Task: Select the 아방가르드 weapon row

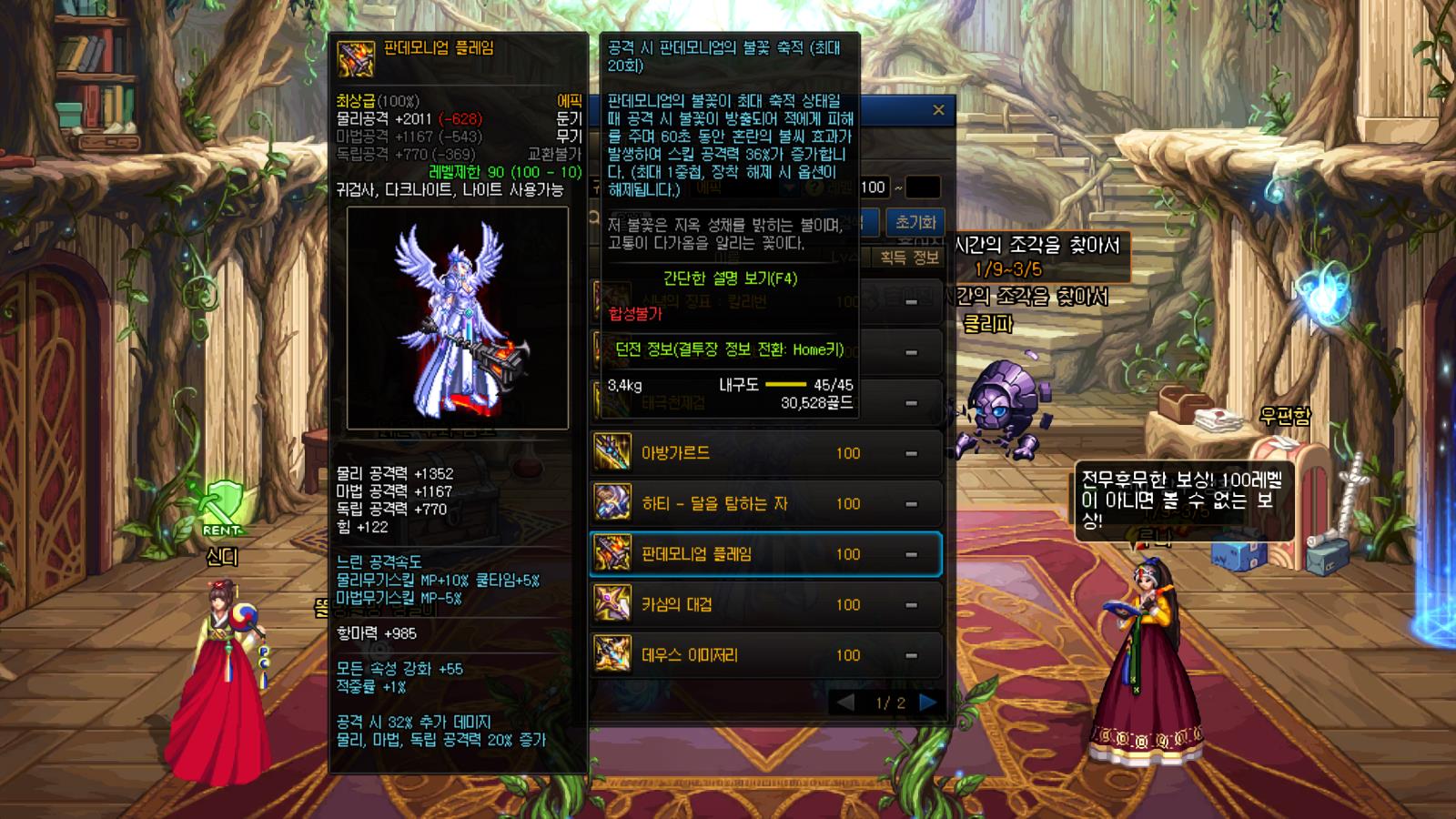Action: [x=764, y=453]
